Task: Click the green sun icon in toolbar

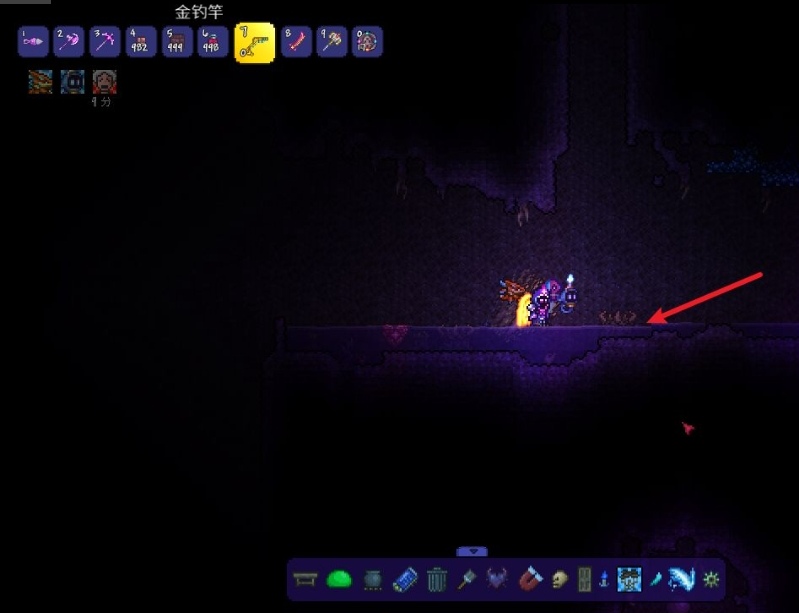Action: pos(711,578)
